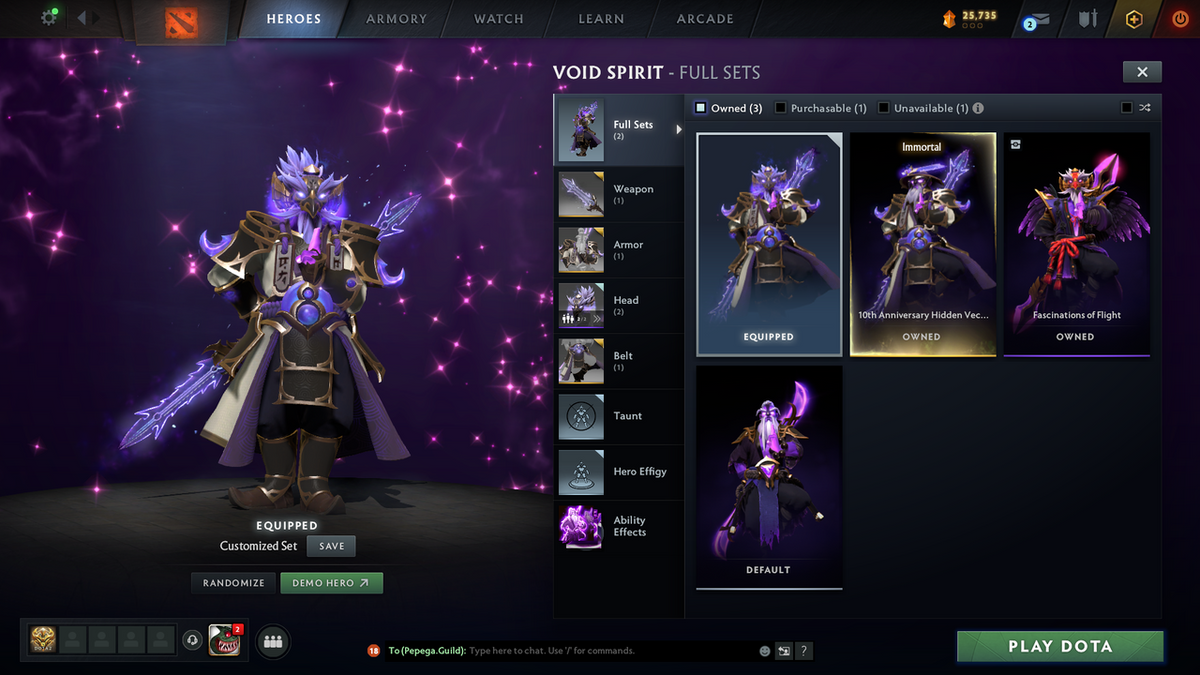
Task: Show the Ability Effects category
Action: (620, 527)
